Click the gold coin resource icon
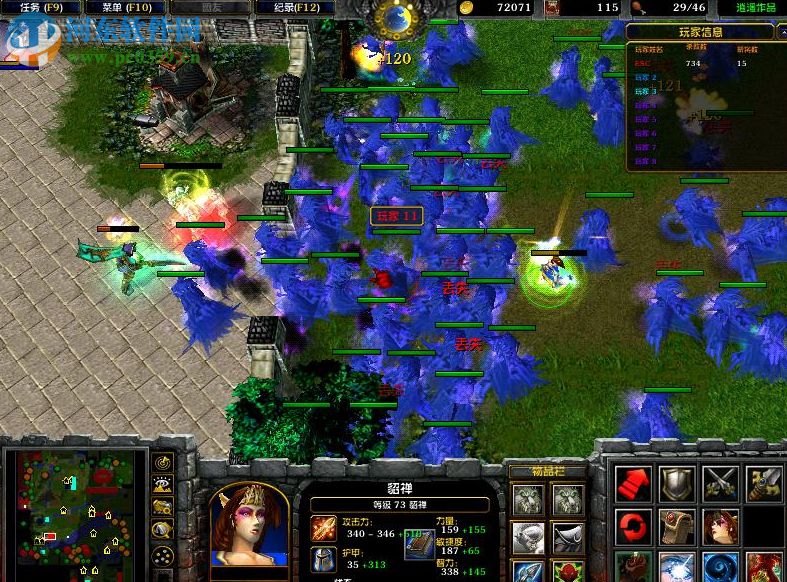The width and height of the screenshot is (787, 582). pos(467,8)
